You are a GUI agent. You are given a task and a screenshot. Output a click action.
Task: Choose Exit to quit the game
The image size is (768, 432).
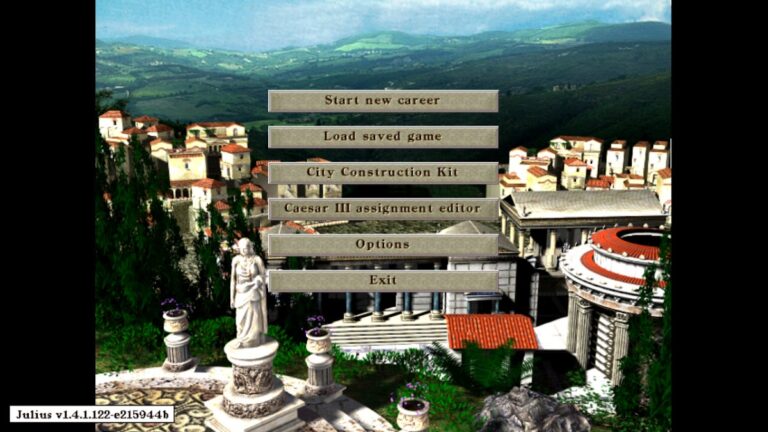(383, 281)
